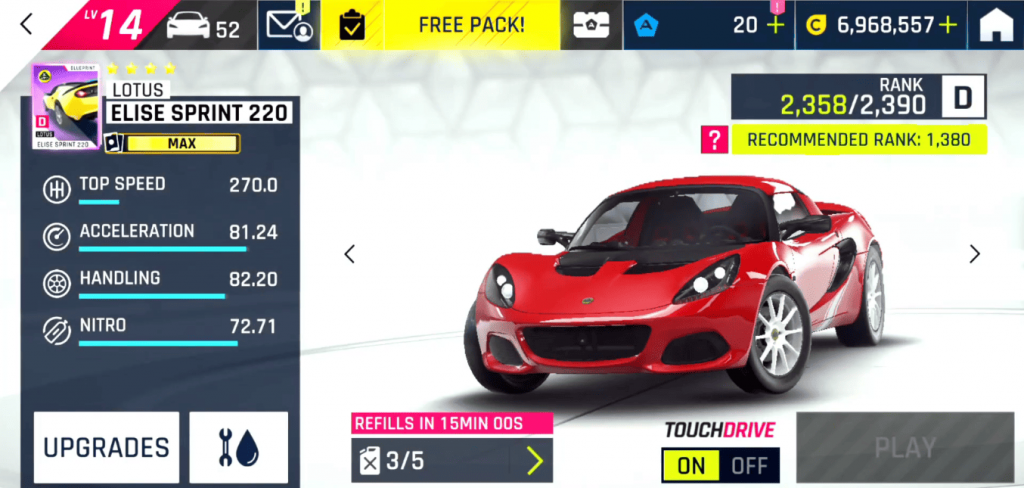Switch to the previous car
1024x488 pixels.
click(349, 254)
